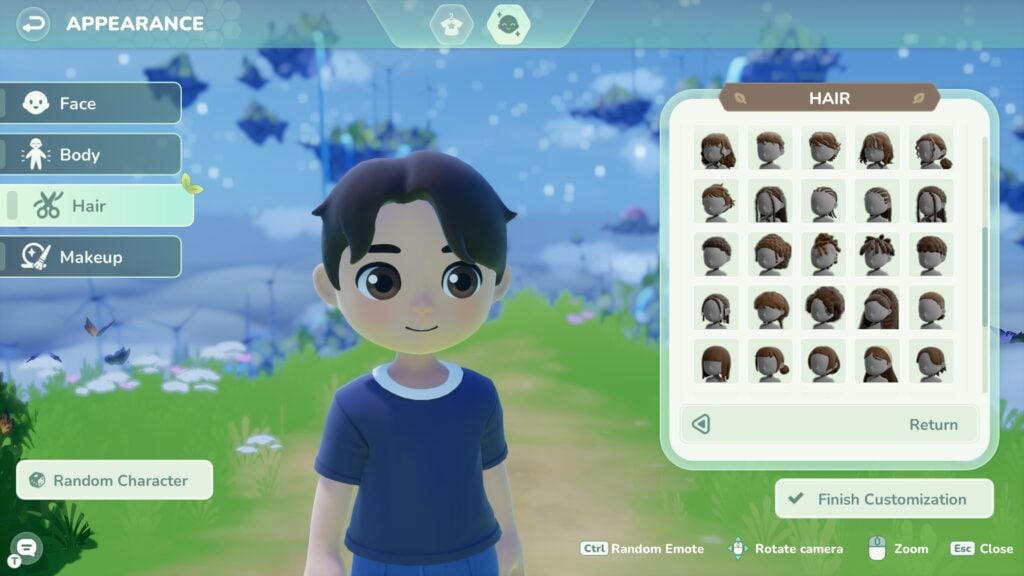Open the chat bubble icon
The width and height of the screenshot is (1024, 576).
click(27, 547)
